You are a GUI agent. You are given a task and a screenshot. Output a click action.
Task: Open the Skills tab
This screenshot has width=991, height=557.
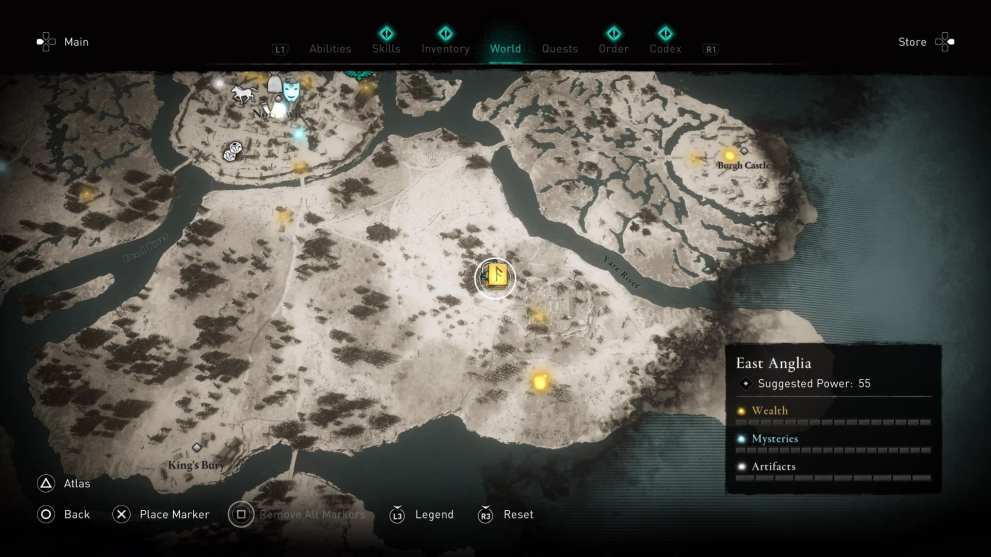click(x=386, y=48)
